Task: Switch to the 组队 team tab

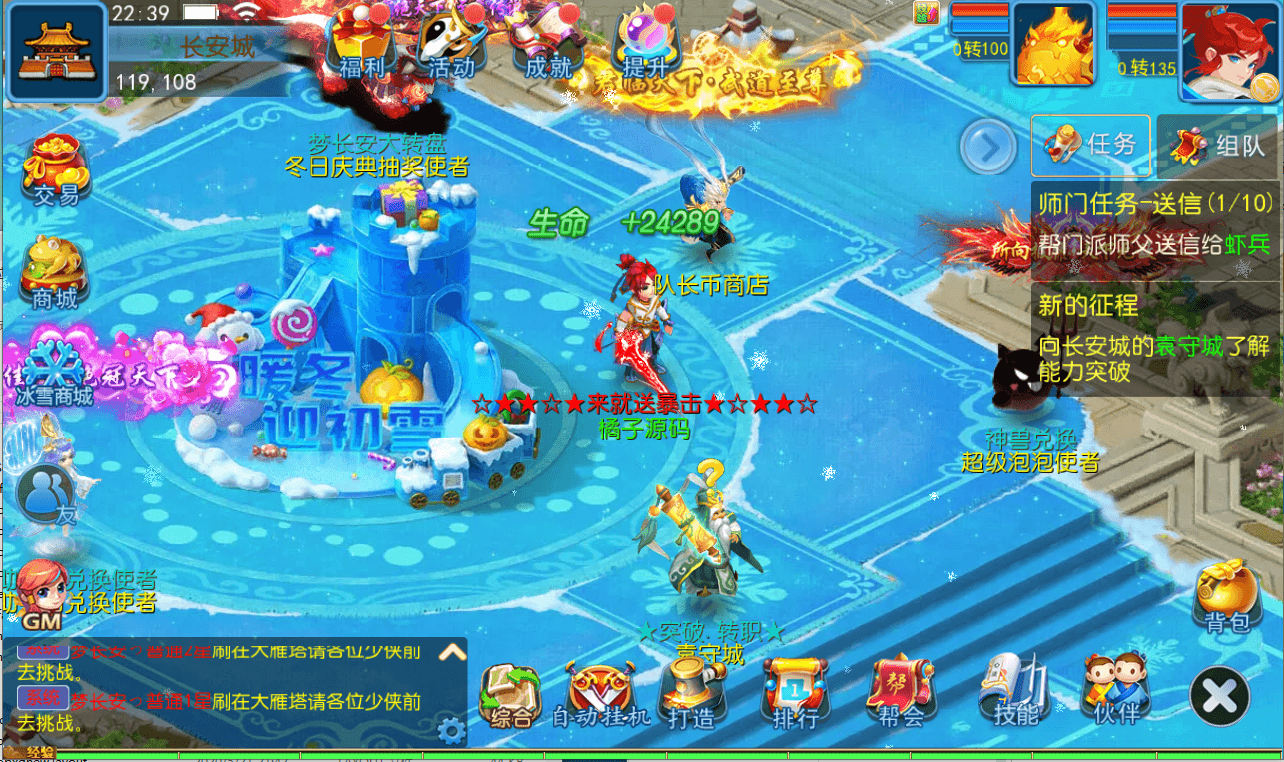Action: pos(1217,145)
